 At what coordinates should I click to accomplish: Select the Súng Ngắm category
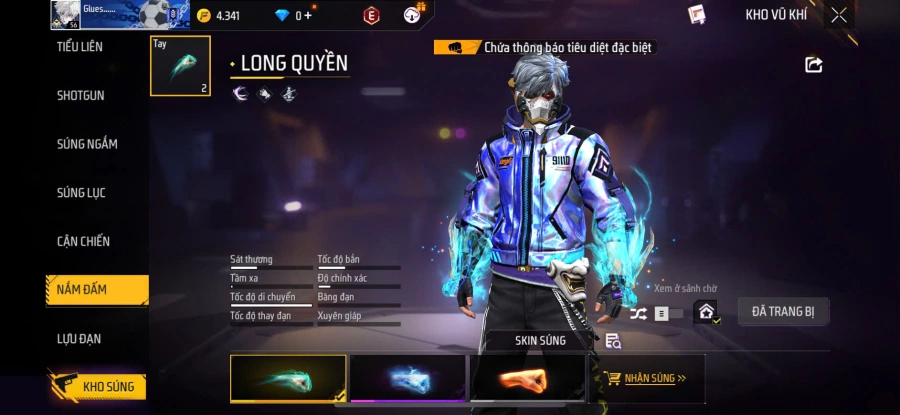[86, 144]
